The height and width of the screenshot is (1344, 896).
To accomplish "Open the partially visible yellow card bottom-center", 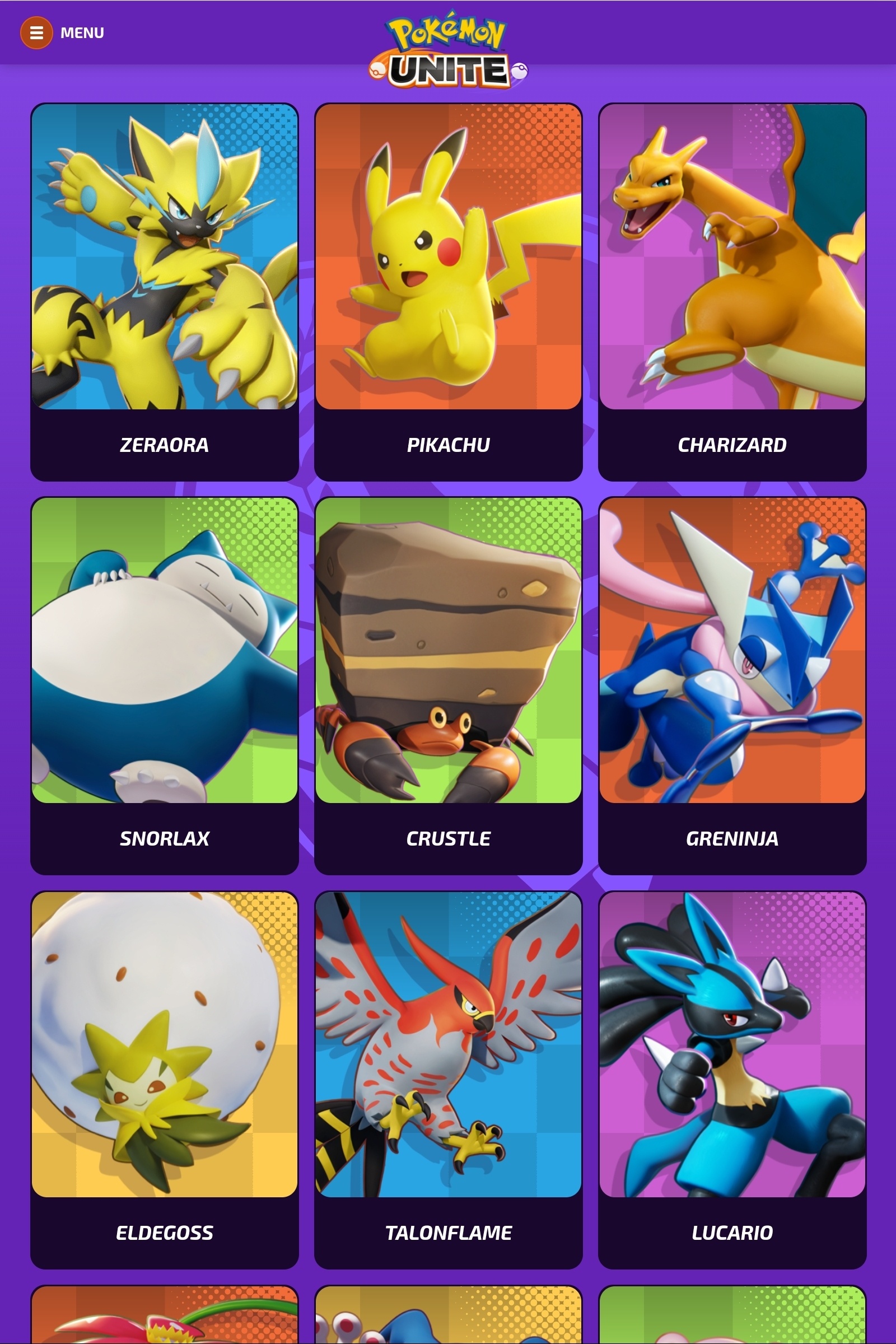I will tap(449, 1326).
